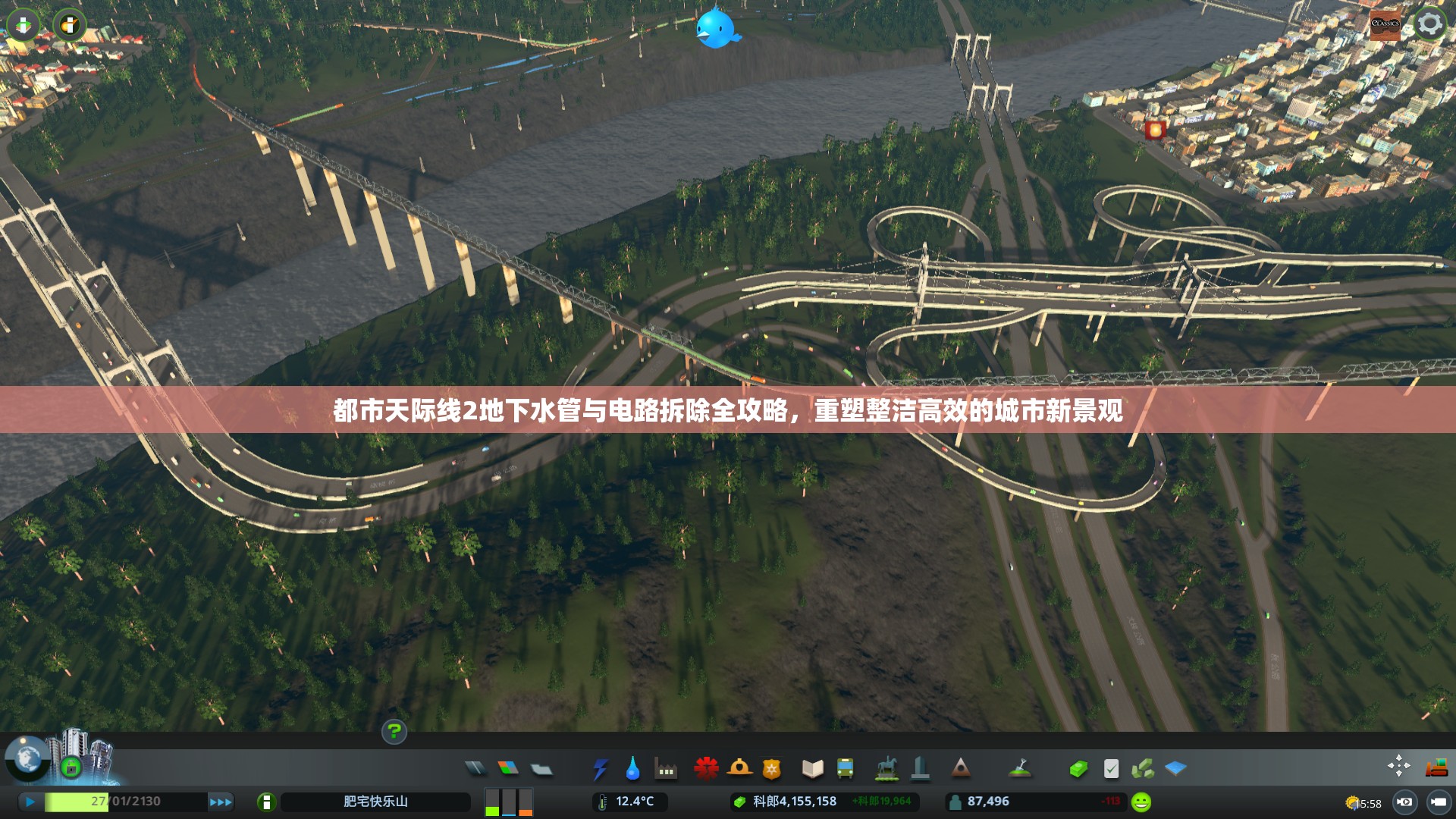This screenshot has height=819, width=1456.
Task: Open the education services menu
Action: [x=811, y=768]
